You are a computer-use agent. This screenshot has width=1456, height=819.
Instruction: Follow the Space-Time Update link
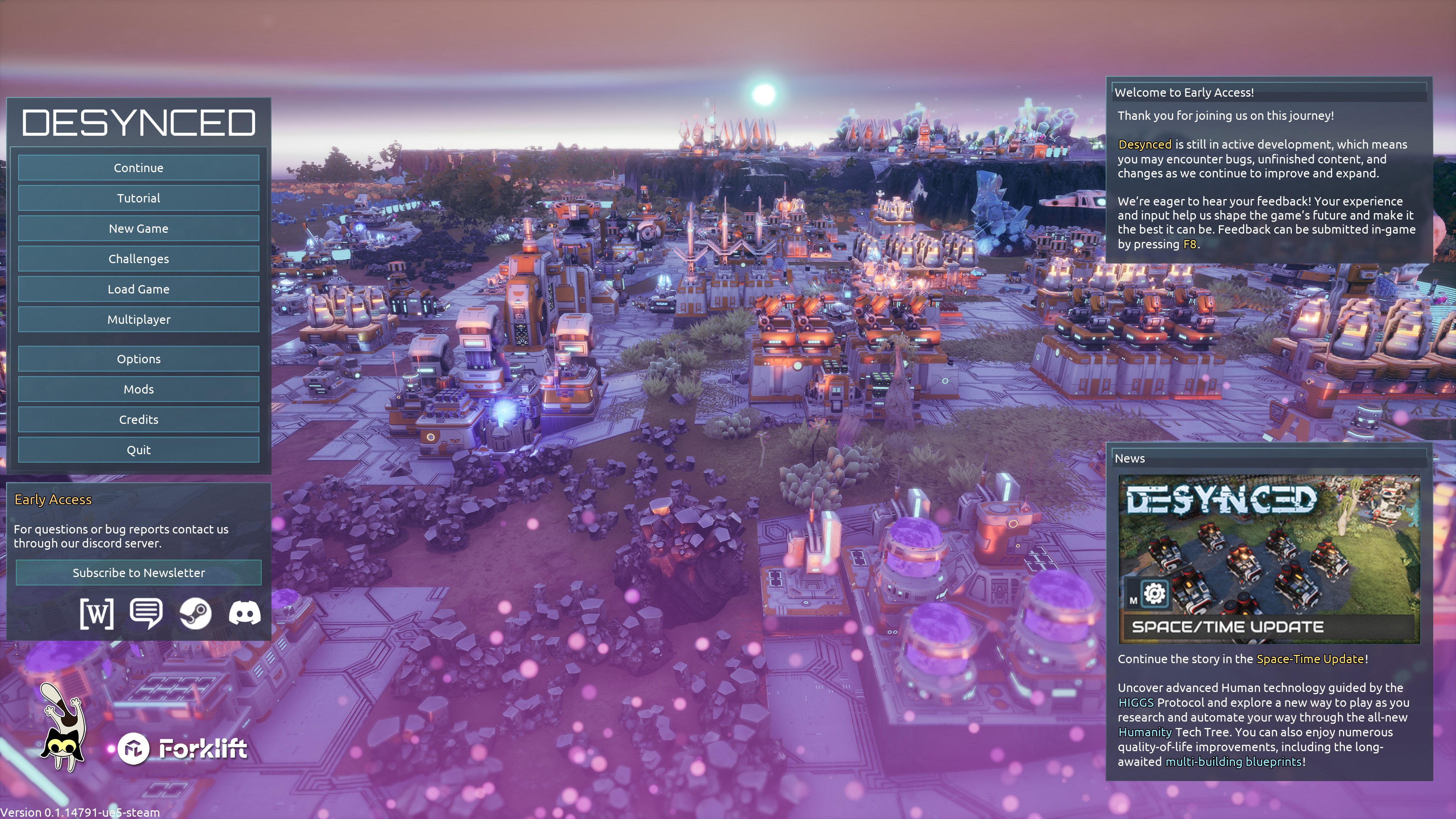tap(1310, 659)
